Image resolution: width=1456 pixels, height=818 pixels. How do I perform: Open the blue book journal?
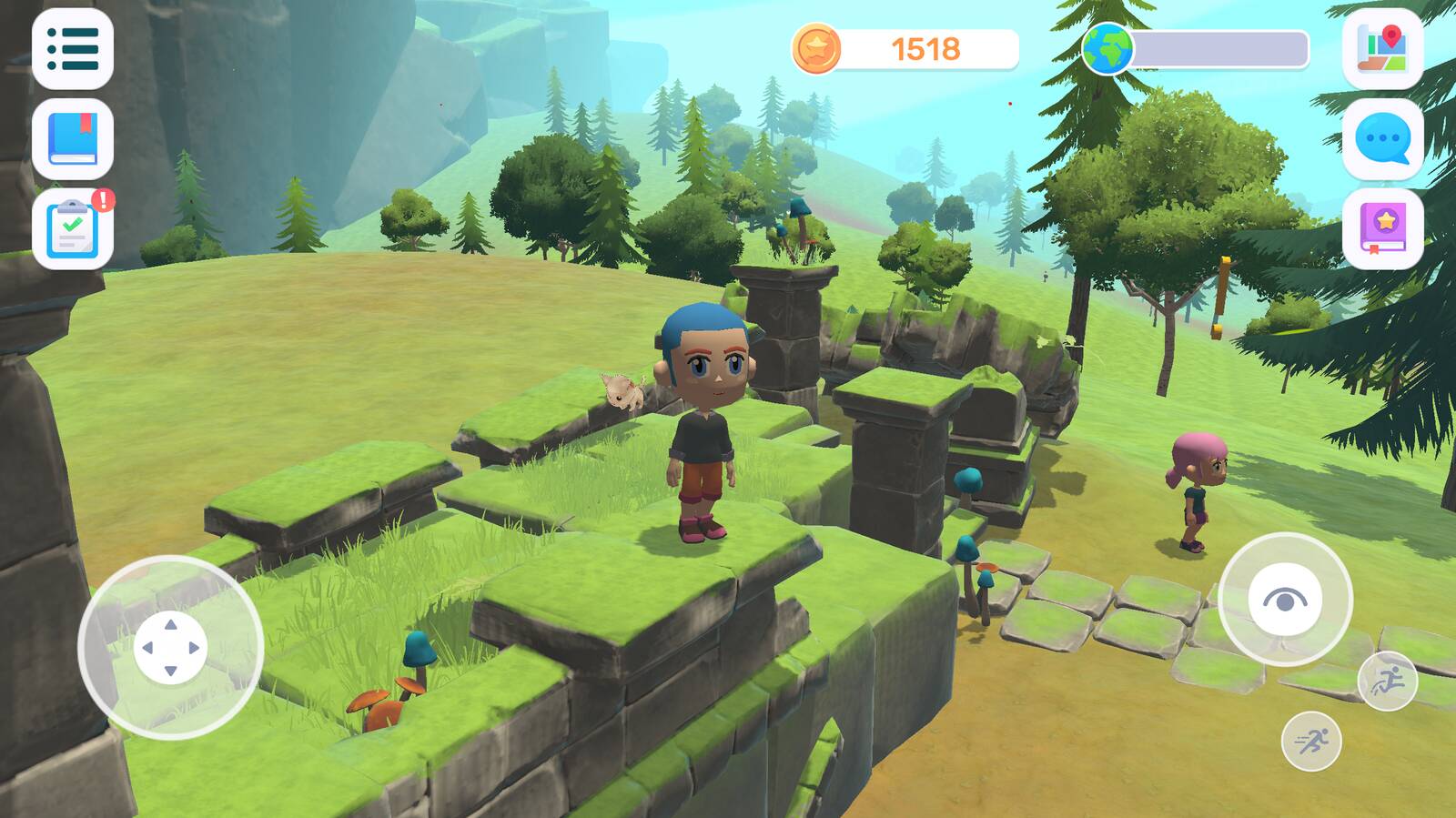(x=73, y=139)
